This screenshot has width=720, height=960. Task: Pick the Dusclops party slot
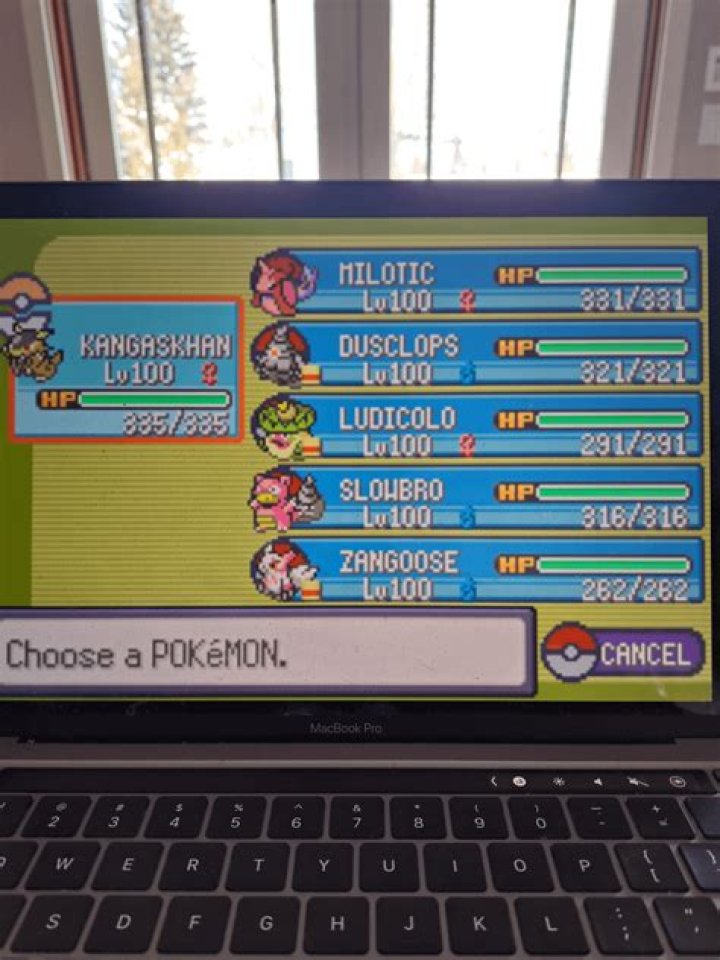pyautogui.click(x=480, y=356)
